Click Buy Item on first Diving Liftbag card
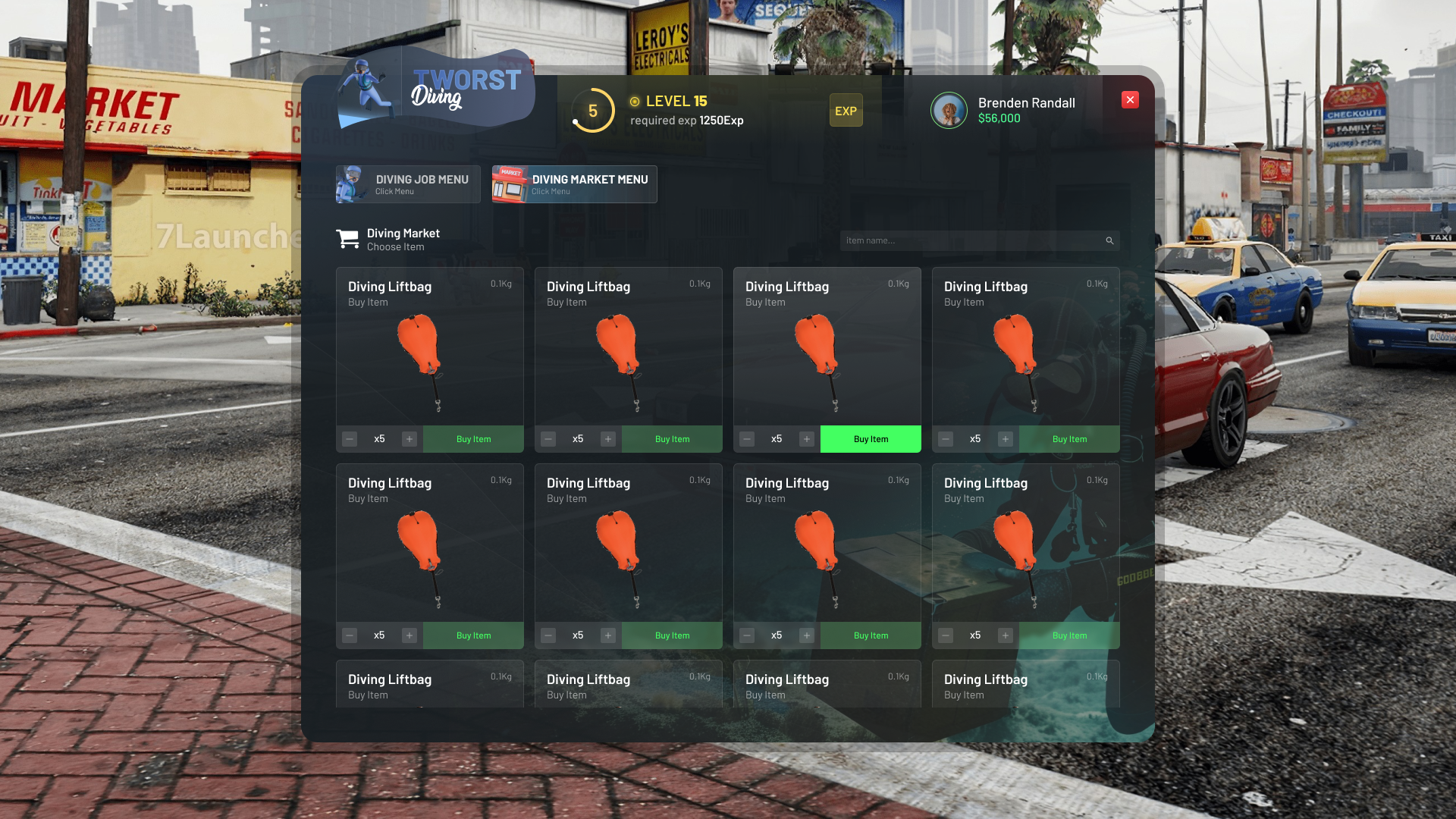Image resolution: width=1456 pixels, height=819 pixels. click(473, 438)
